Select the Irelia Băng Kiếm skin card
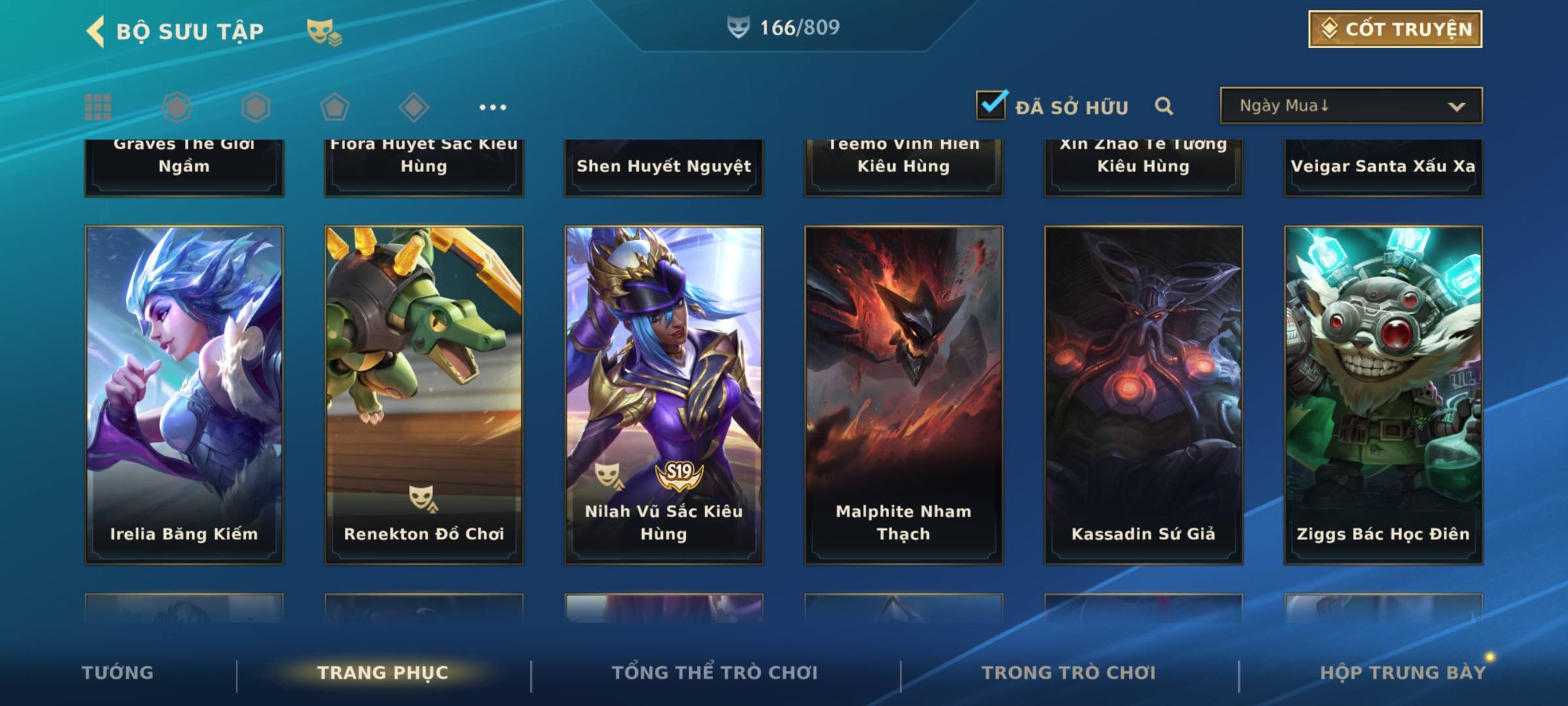Image resolution: width=1568 pixels, height=706 pixels. tap(184, 395)
